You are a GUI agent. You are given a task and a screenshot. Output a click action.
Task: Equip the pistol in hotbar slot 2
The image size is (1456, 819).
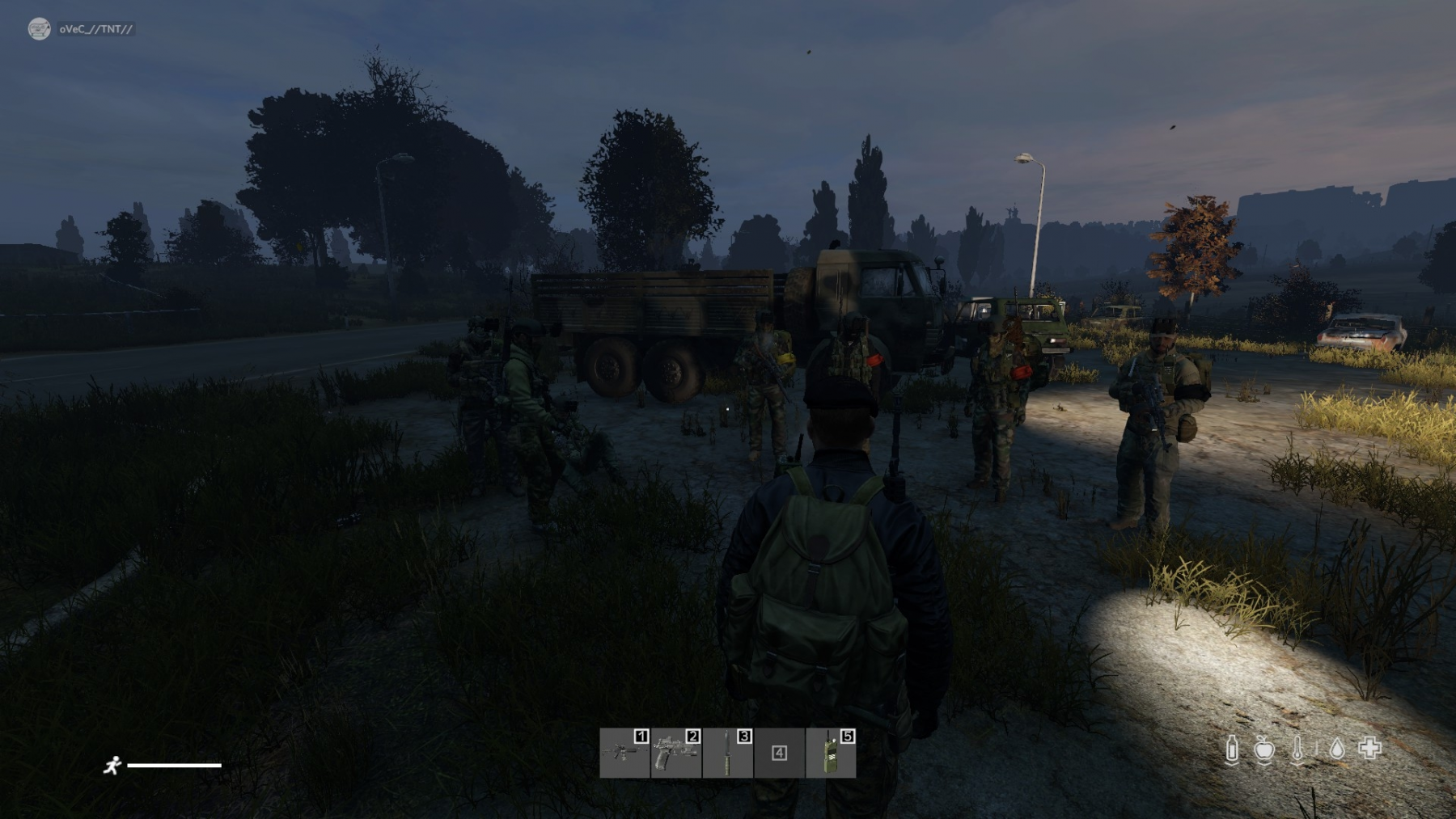tap(676, 753)
